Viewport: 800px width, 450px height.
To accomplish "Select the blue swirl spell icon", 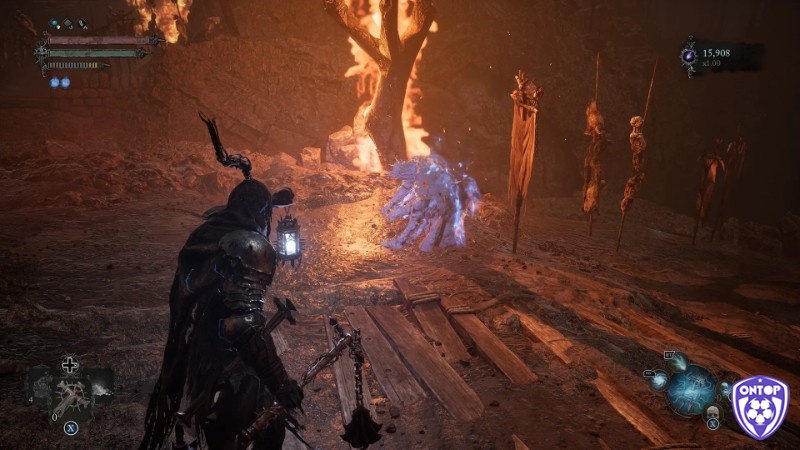I will tap(657, 380).
